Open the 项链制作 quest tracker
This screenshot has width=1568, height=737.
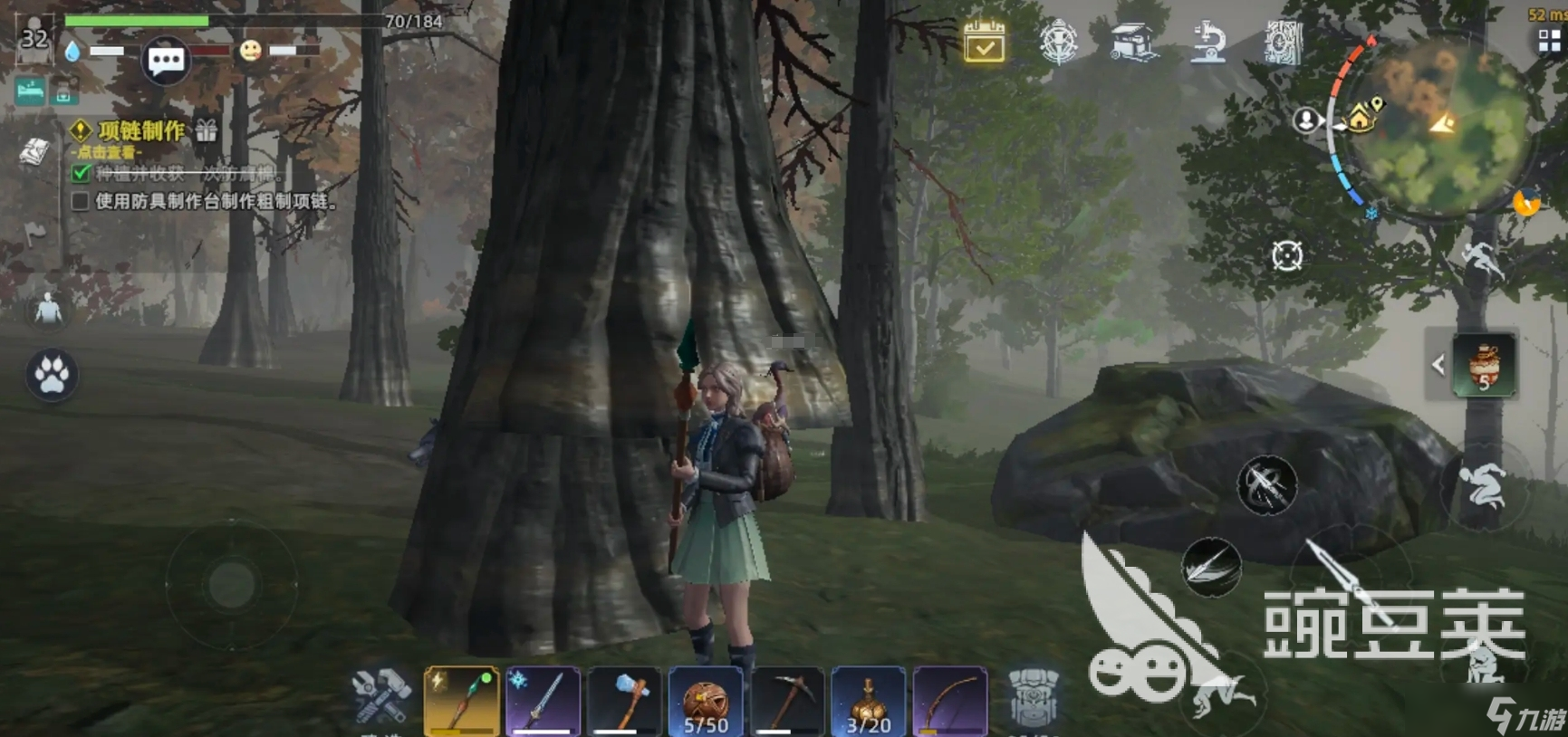[x=141, y=131]
